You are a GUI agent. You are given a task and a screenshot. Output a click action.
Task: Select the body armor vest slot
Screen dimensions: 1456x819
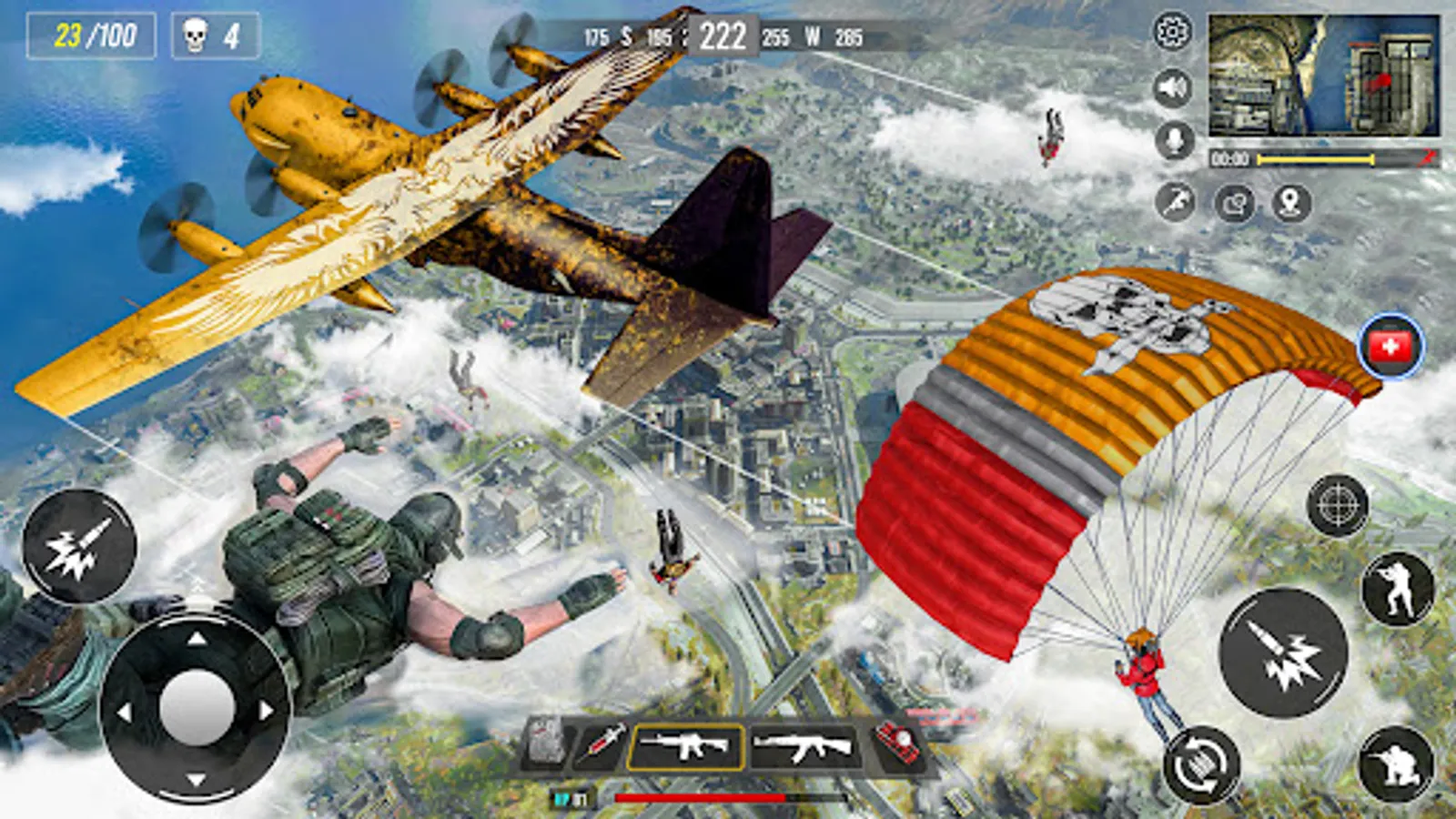coord(548,743)
